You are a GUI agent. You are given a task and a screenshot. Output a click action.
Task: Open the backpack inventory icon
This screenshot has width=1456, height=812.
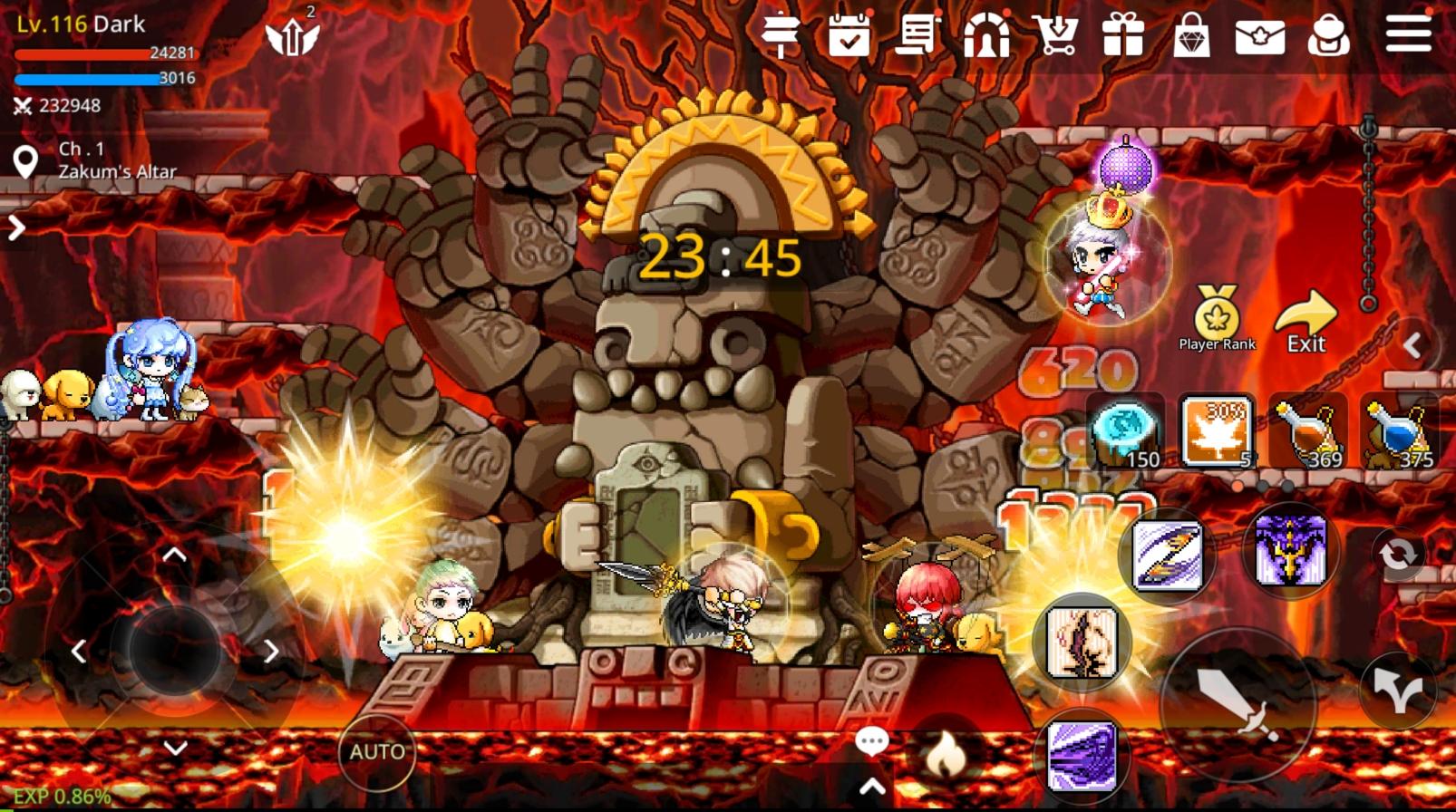(x=1328, y=36)
